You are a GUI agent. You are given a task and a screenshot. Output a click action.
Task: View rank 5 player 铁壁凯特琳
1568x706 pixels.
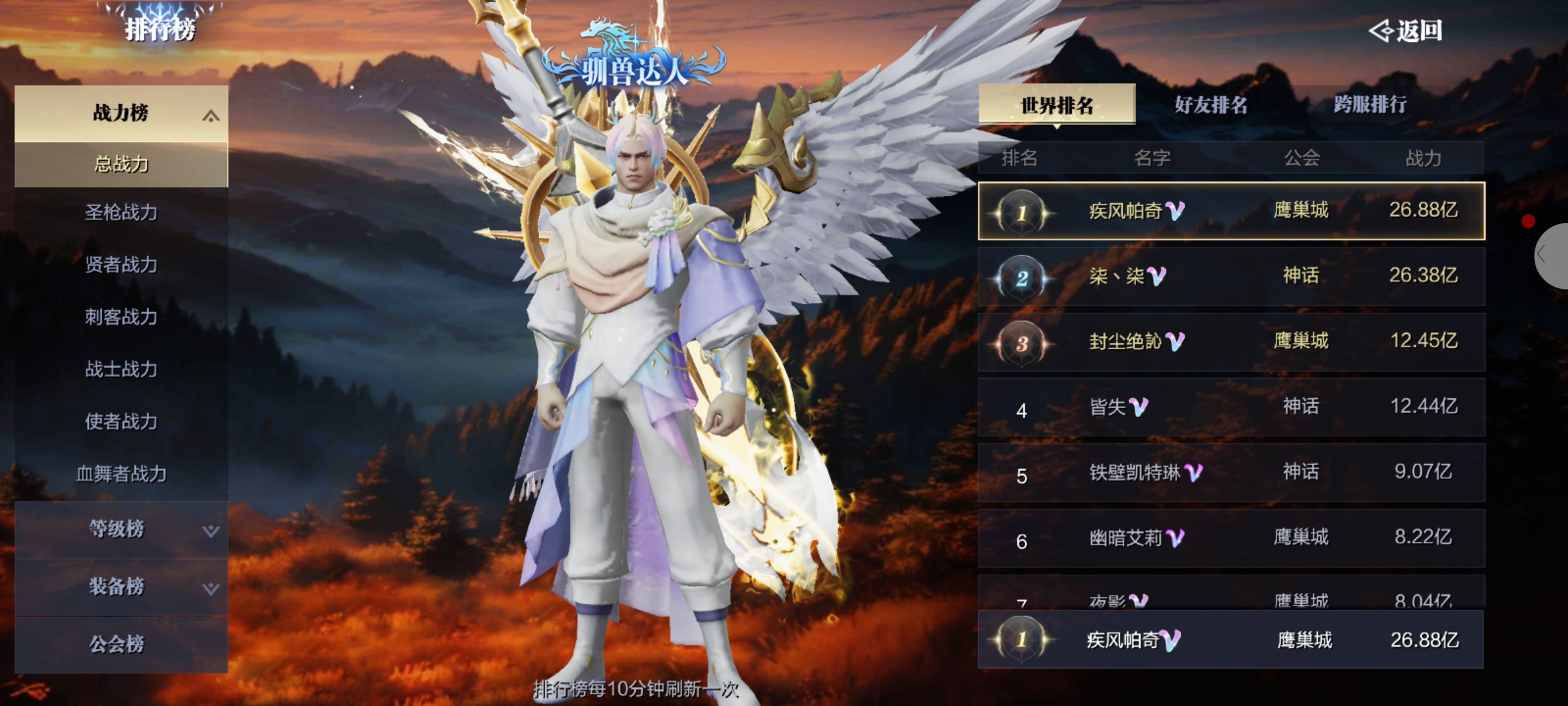[x=1231, y=473]
